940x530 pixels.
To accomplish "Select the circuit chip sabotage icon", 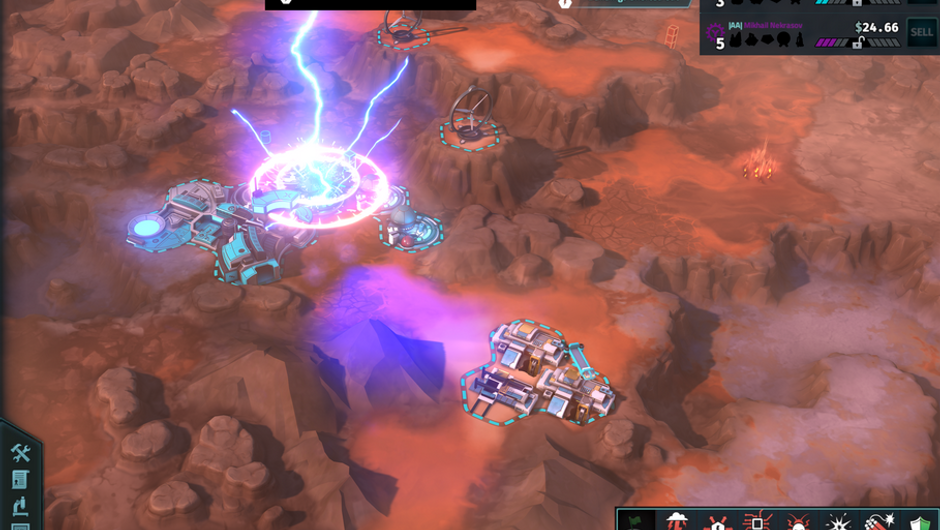I will tap(757, 521).
